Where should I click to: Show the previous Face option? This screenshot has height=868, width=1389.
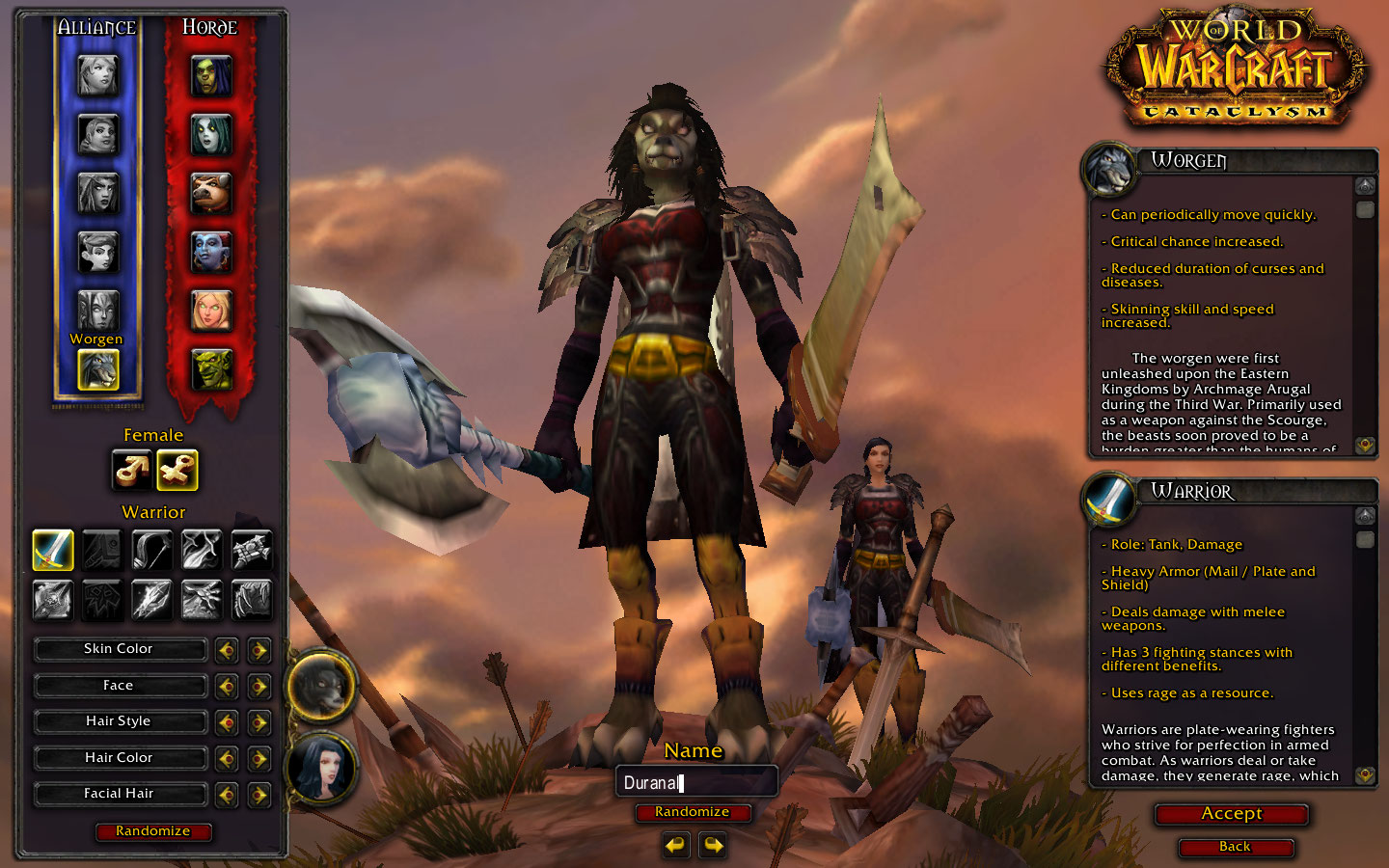point(227,687)
